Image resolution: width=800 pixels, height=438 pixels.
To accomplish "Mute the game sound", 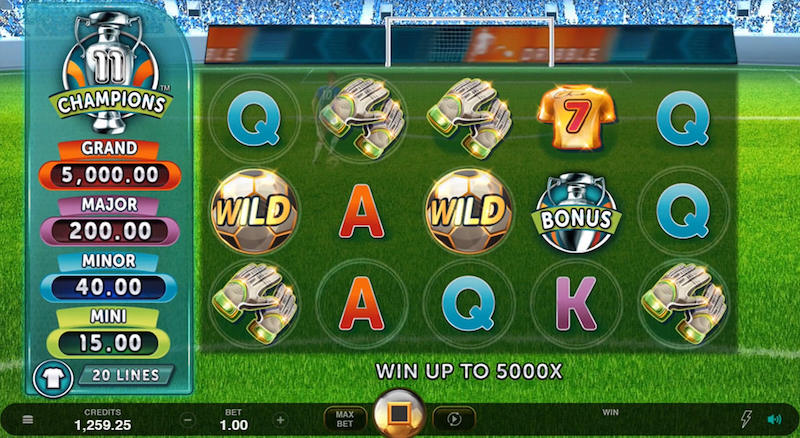I will click(x=773, y=420).
